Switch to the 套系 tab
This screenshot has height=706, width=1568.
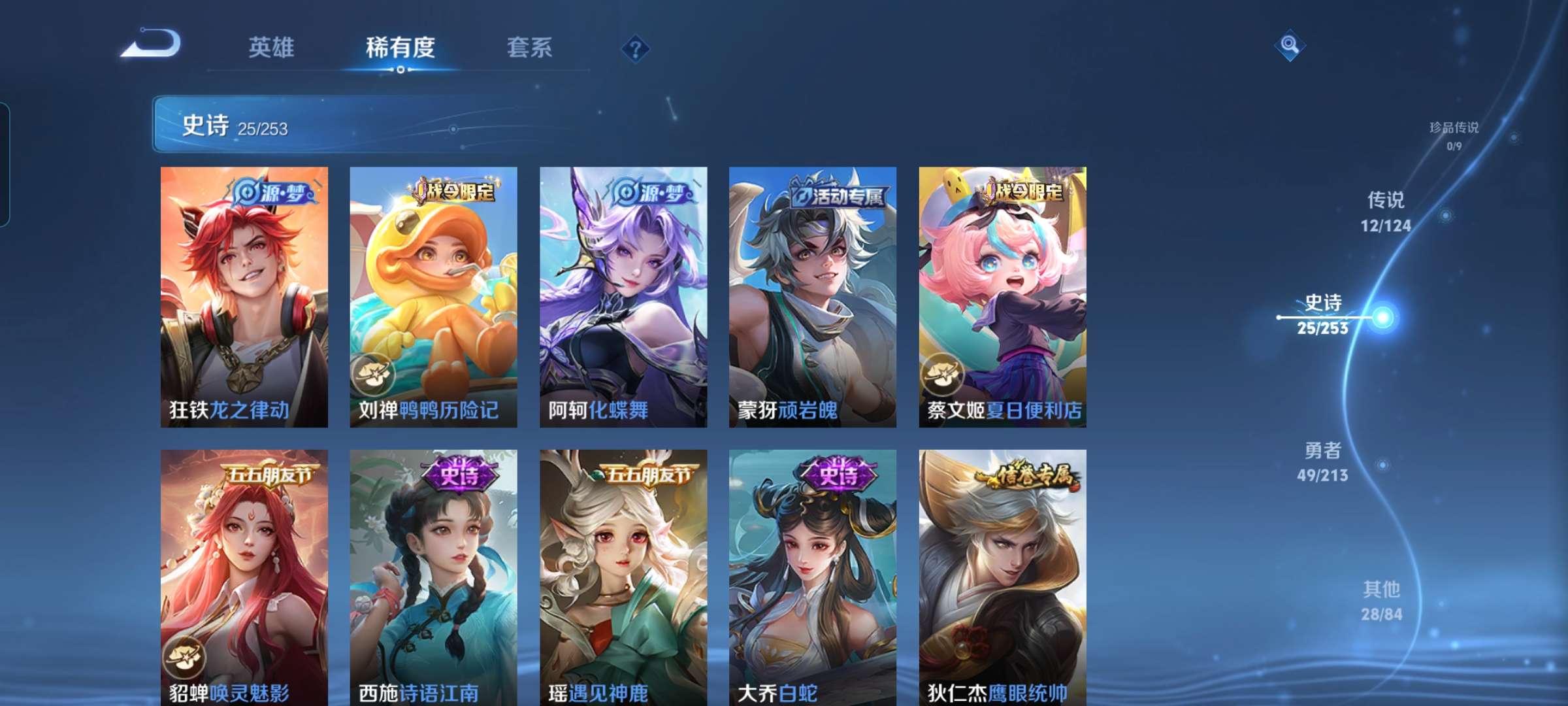[529, 46]
